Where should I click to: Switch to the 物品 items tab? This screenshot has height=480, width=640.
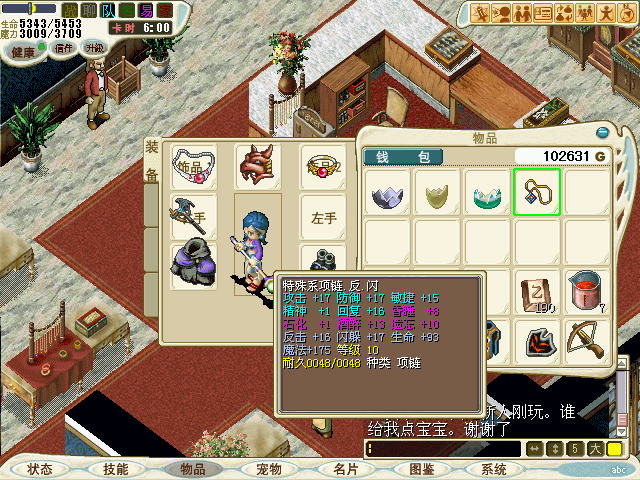192,469
